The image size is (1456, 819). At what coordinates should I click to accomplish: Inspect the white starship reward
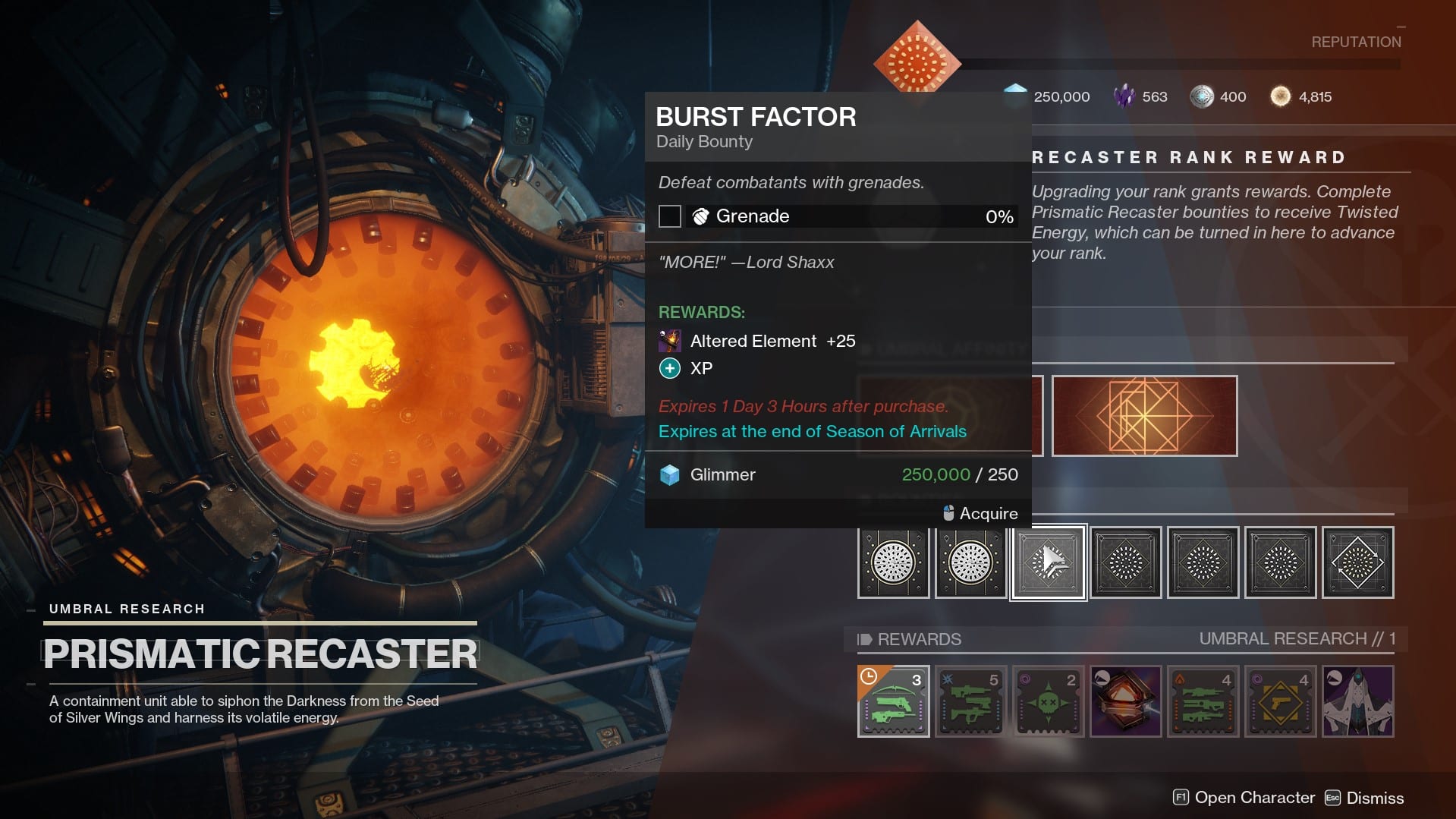click(1357, 701)
